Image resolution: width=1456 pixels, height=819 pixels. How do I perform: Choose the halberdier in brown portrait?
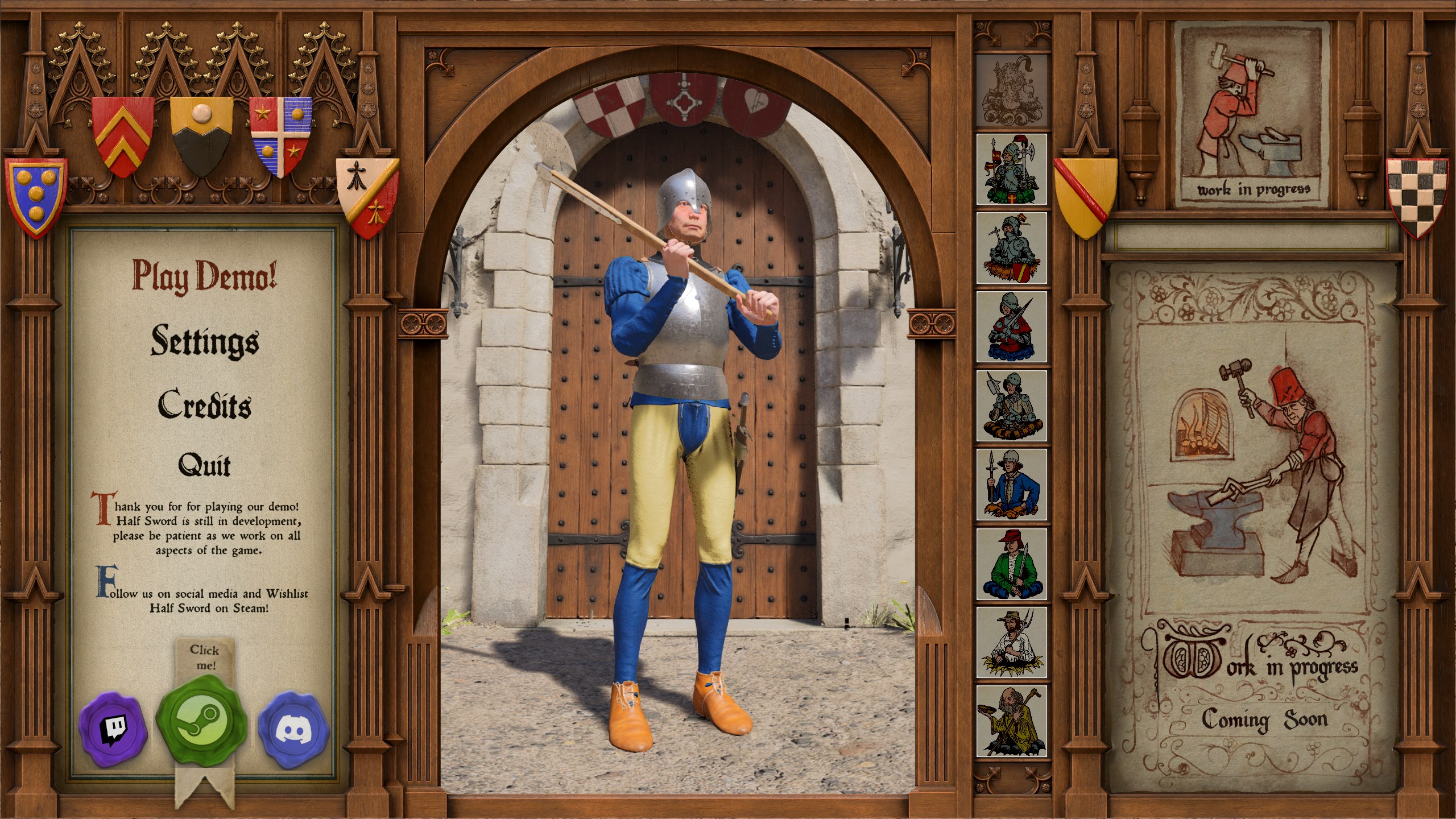tap(1012, 406)
